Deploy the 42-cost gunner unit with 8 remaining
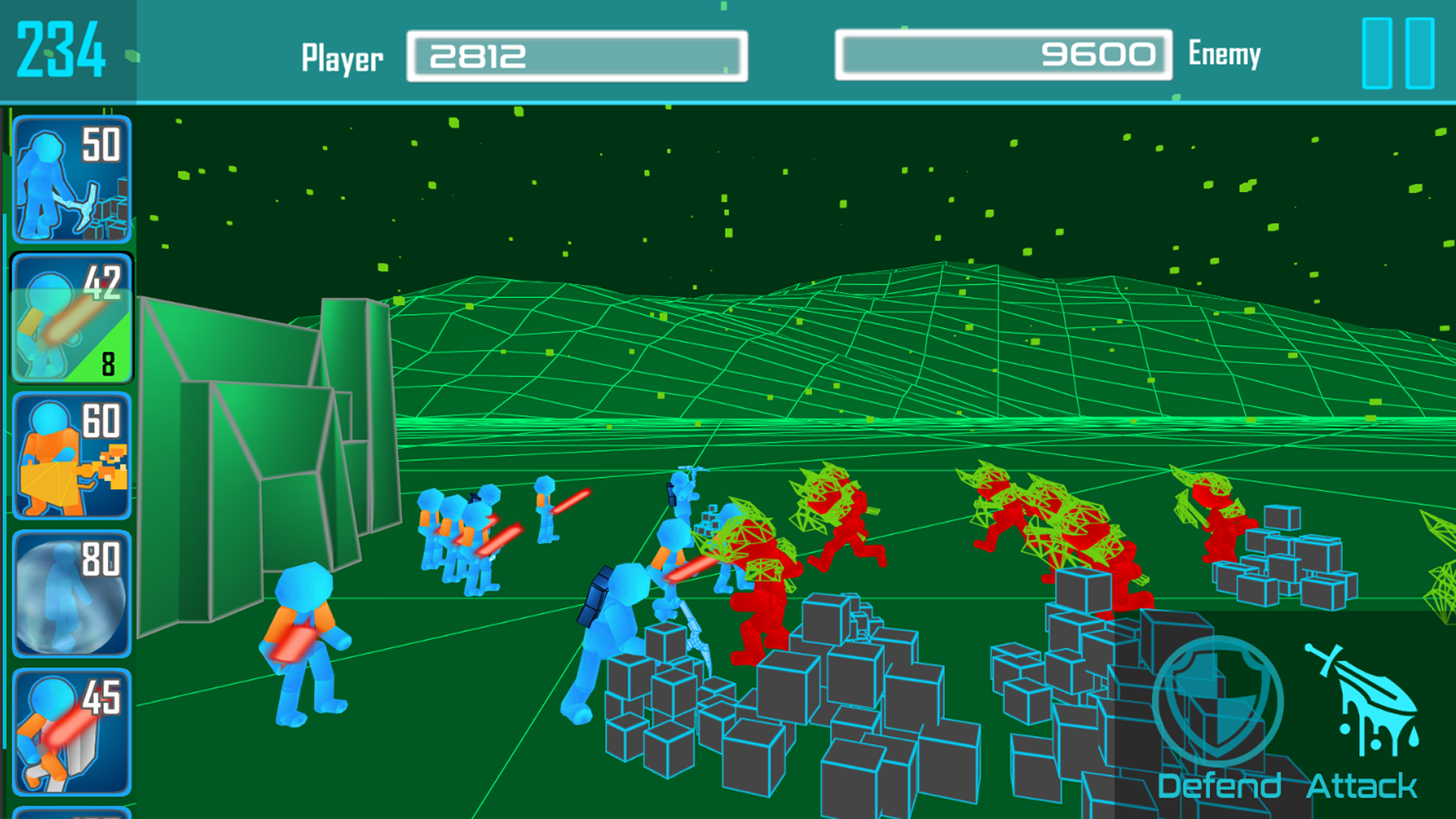The height and width of the screenshot is (819, 1456). click(x=72, y=318)
